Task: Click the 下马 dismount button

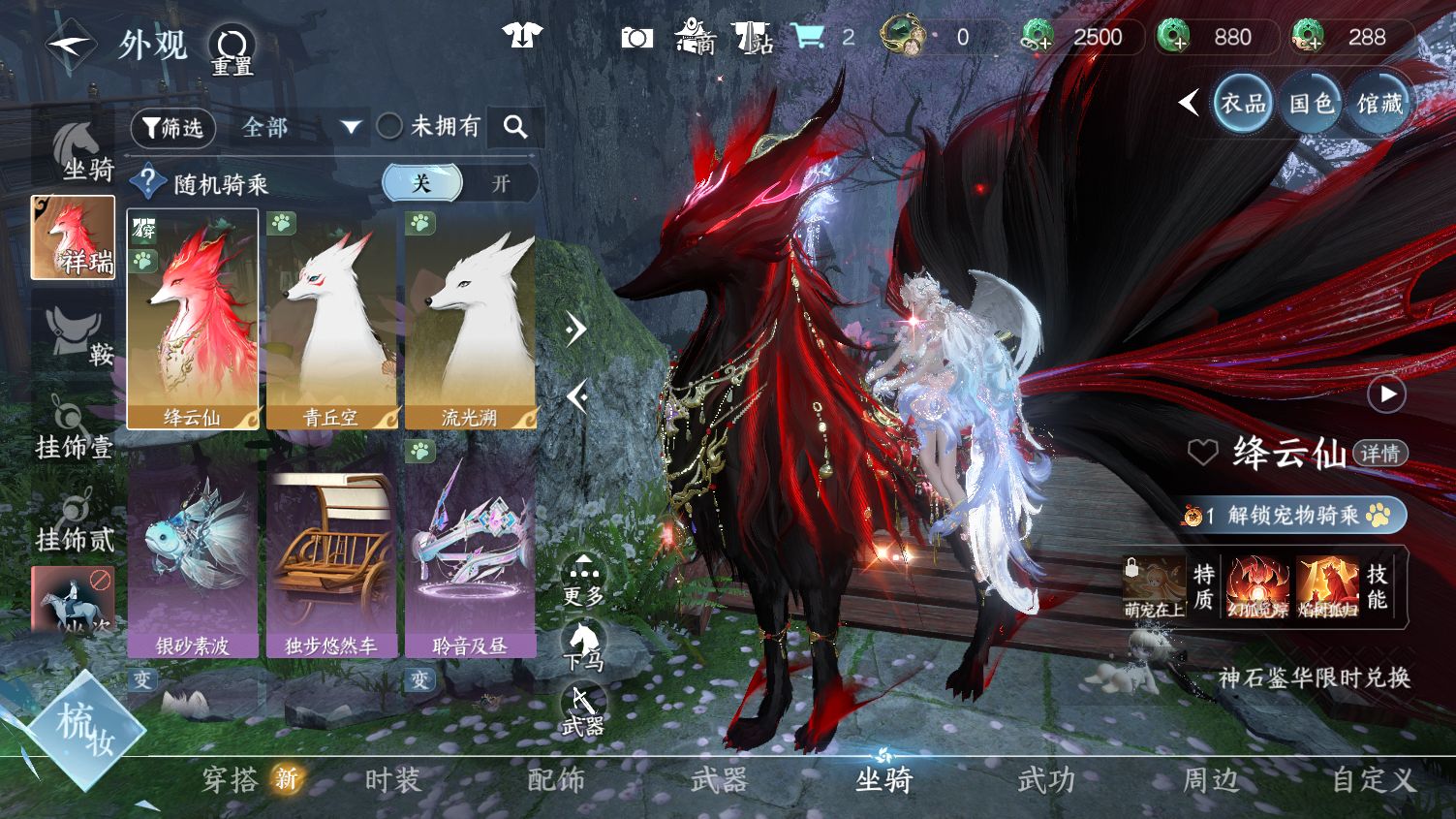Action: coord(584,646)
